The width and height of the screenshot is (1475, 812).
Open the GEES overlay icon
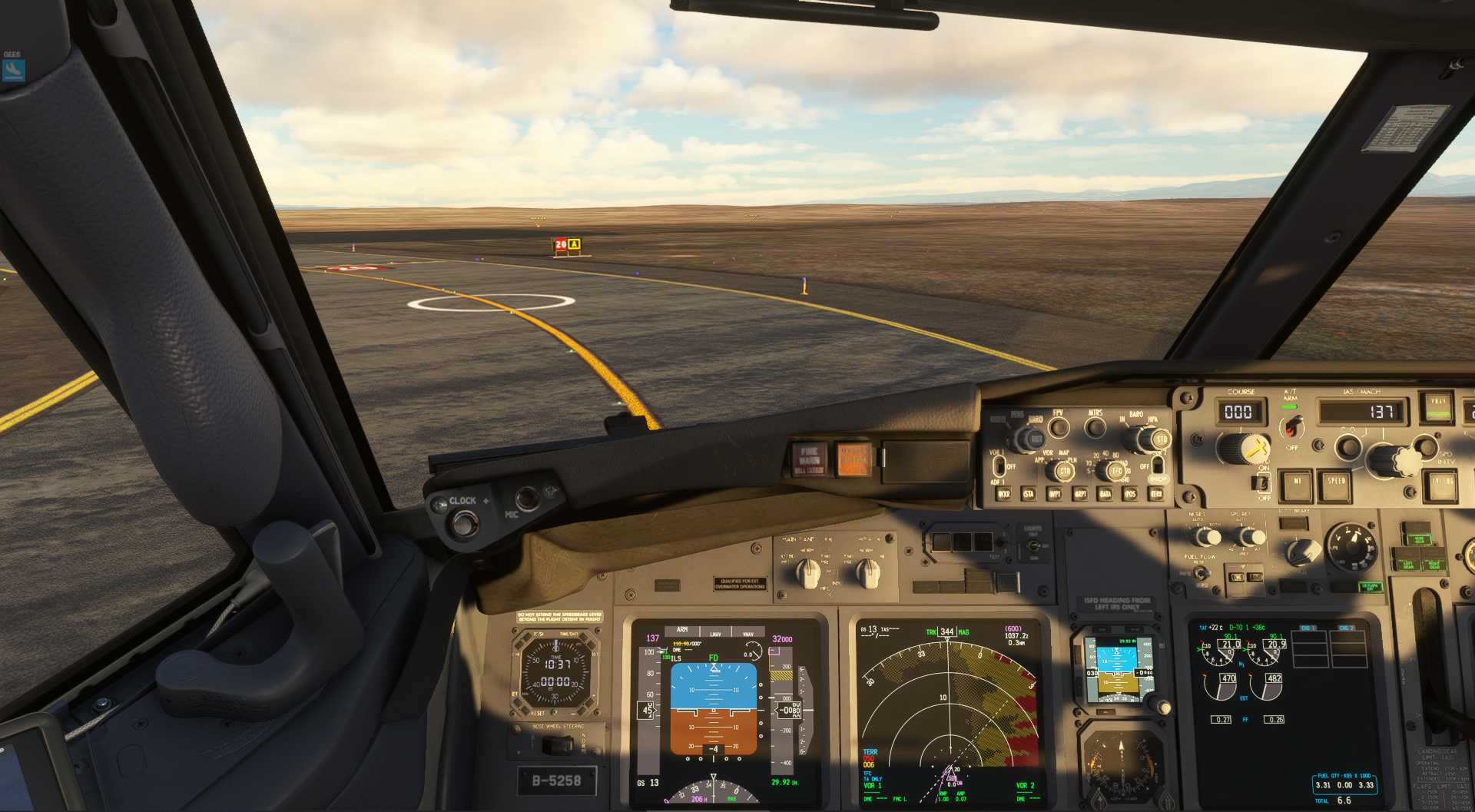[13, 70]
